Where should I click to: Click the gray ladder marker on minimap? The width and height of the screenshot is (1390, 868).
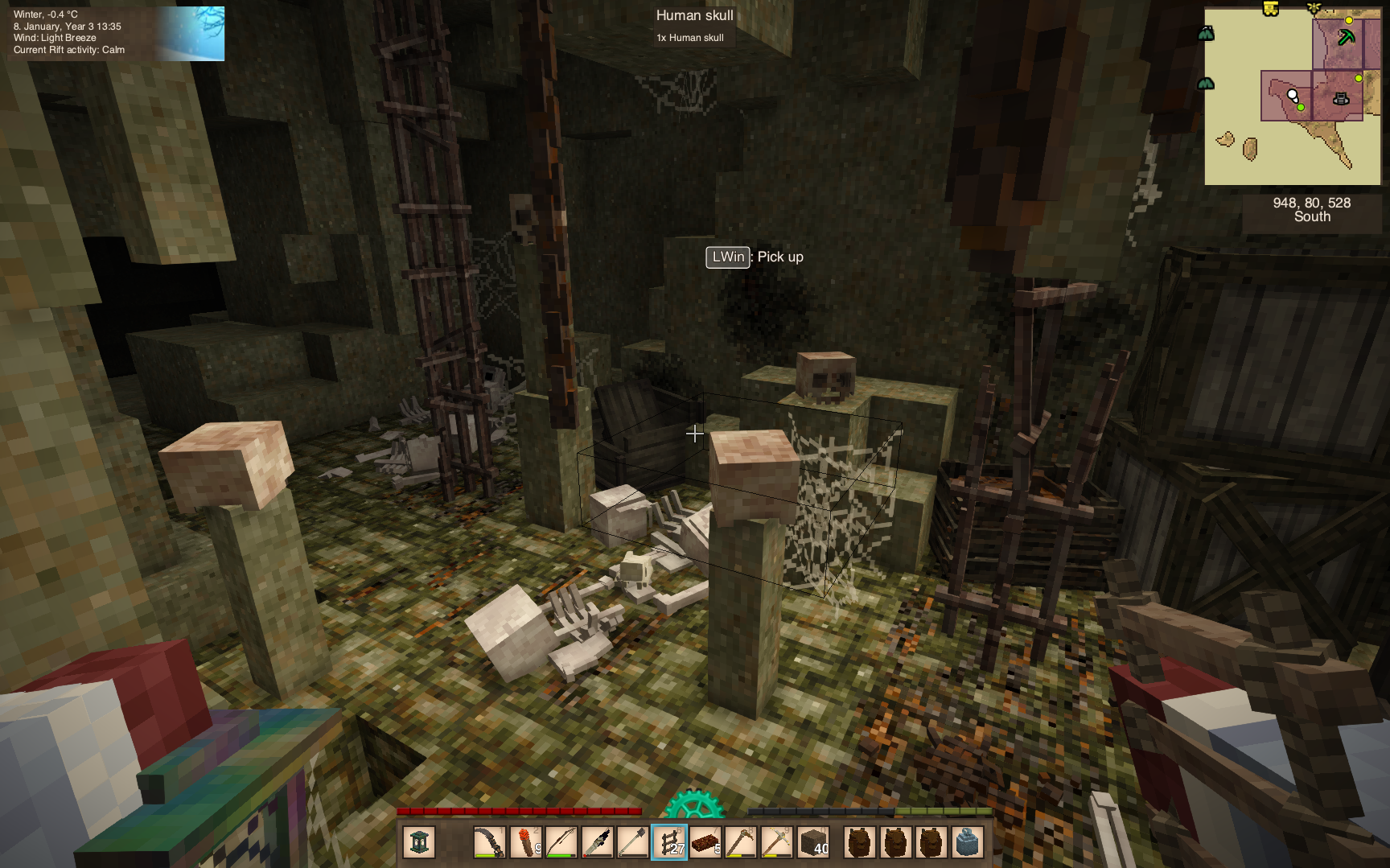point(1341,99)
